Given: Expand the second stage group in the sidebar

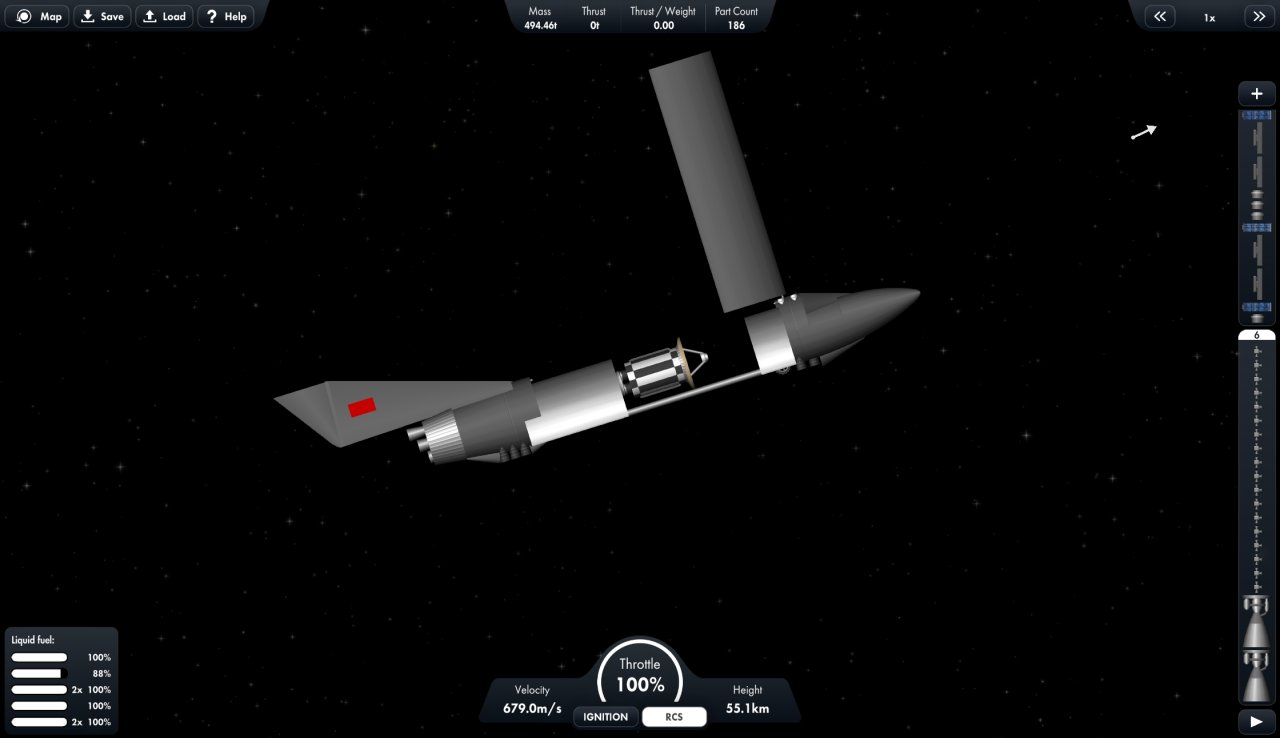Looking at the screenshot, I should (1256, 227).
